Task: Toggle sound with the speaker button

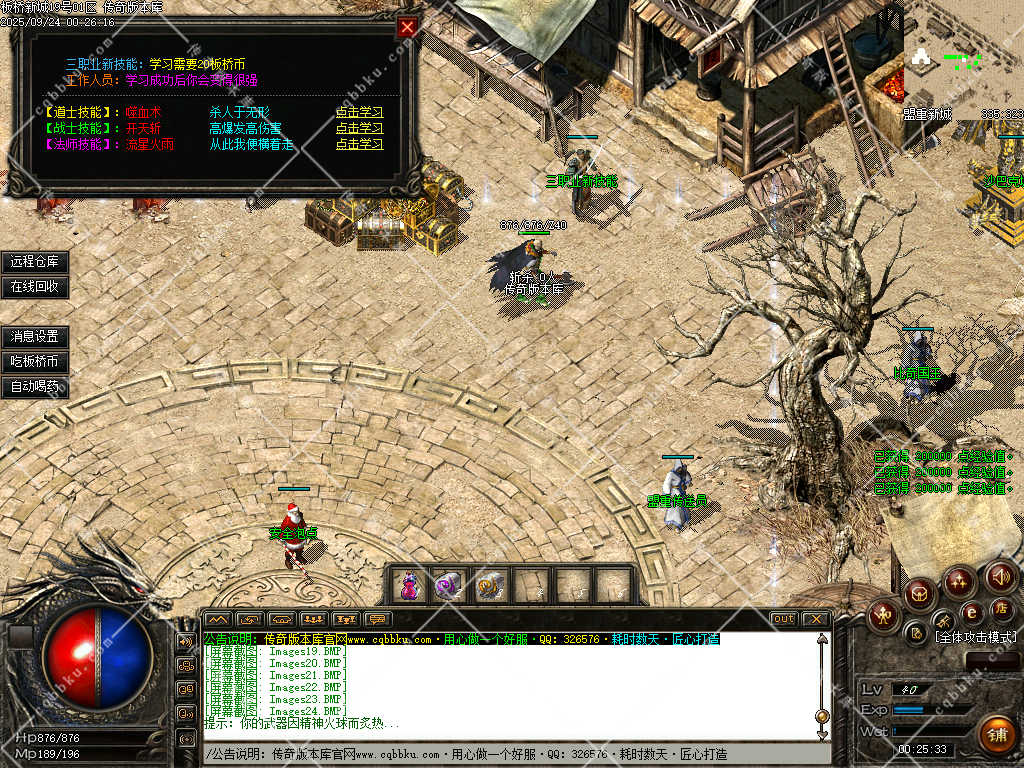Action: [1001, 576]
